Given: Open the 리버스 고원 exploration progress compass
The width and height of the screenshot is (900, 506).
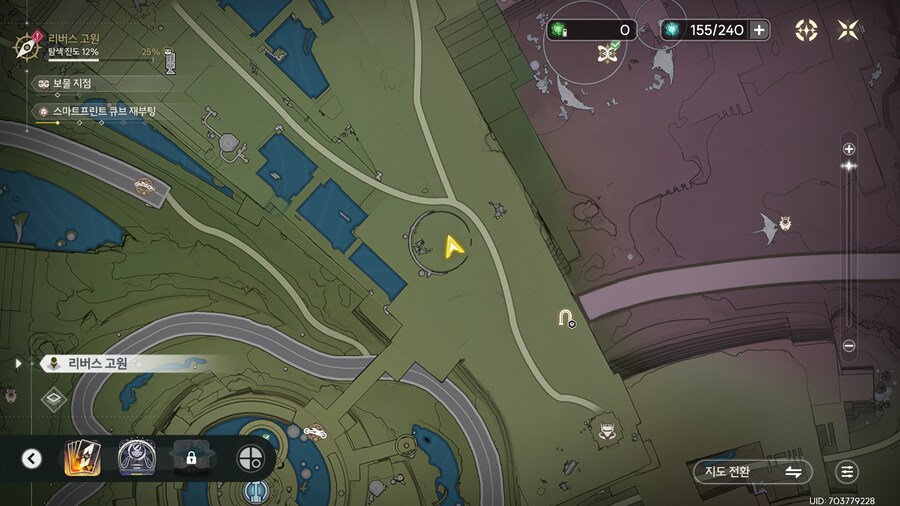Looking at the screenshot, I should pos(27,46).
